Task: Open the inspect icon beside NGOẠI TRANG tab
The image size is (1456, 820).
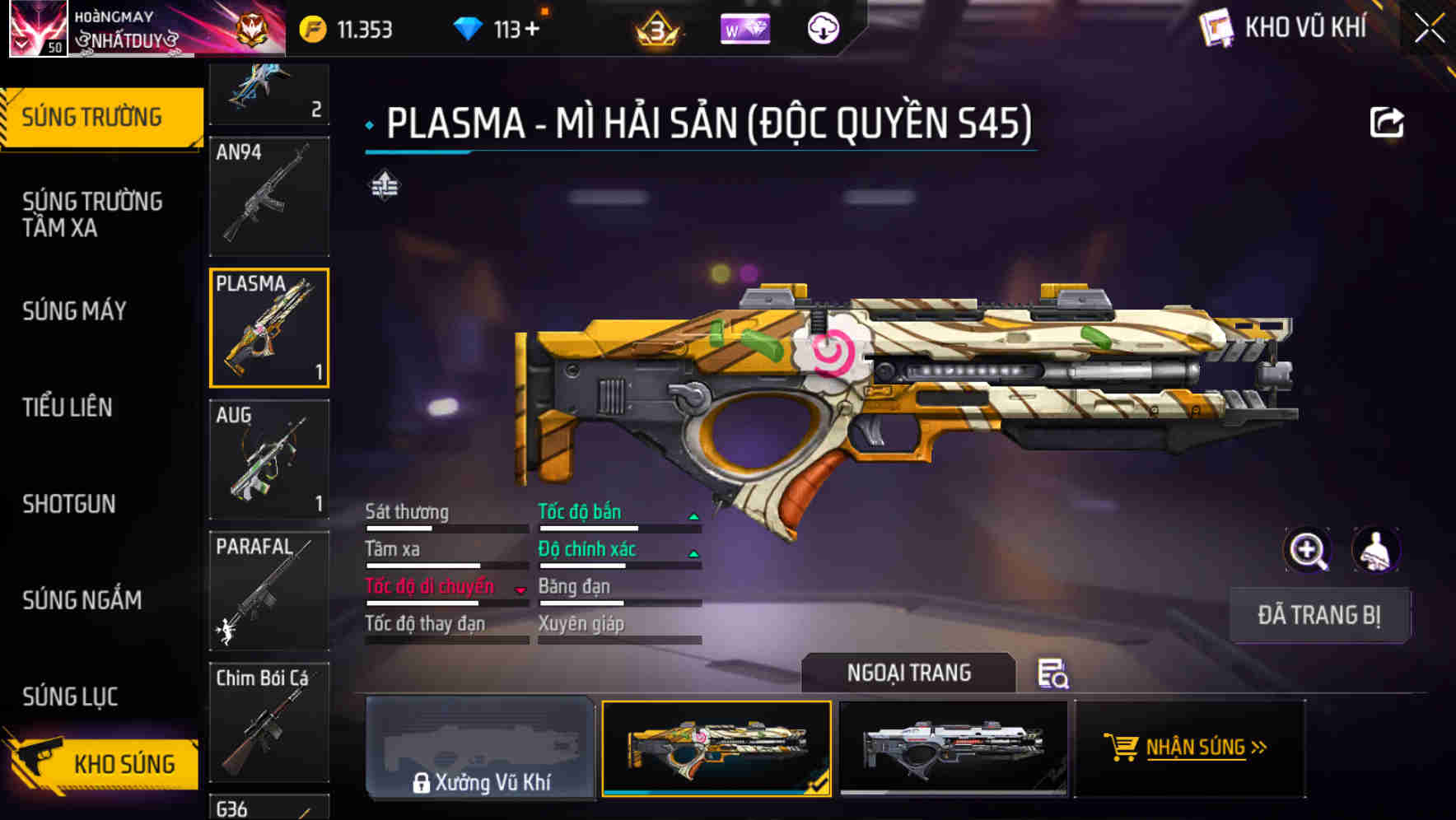Action: point(1055,673)
